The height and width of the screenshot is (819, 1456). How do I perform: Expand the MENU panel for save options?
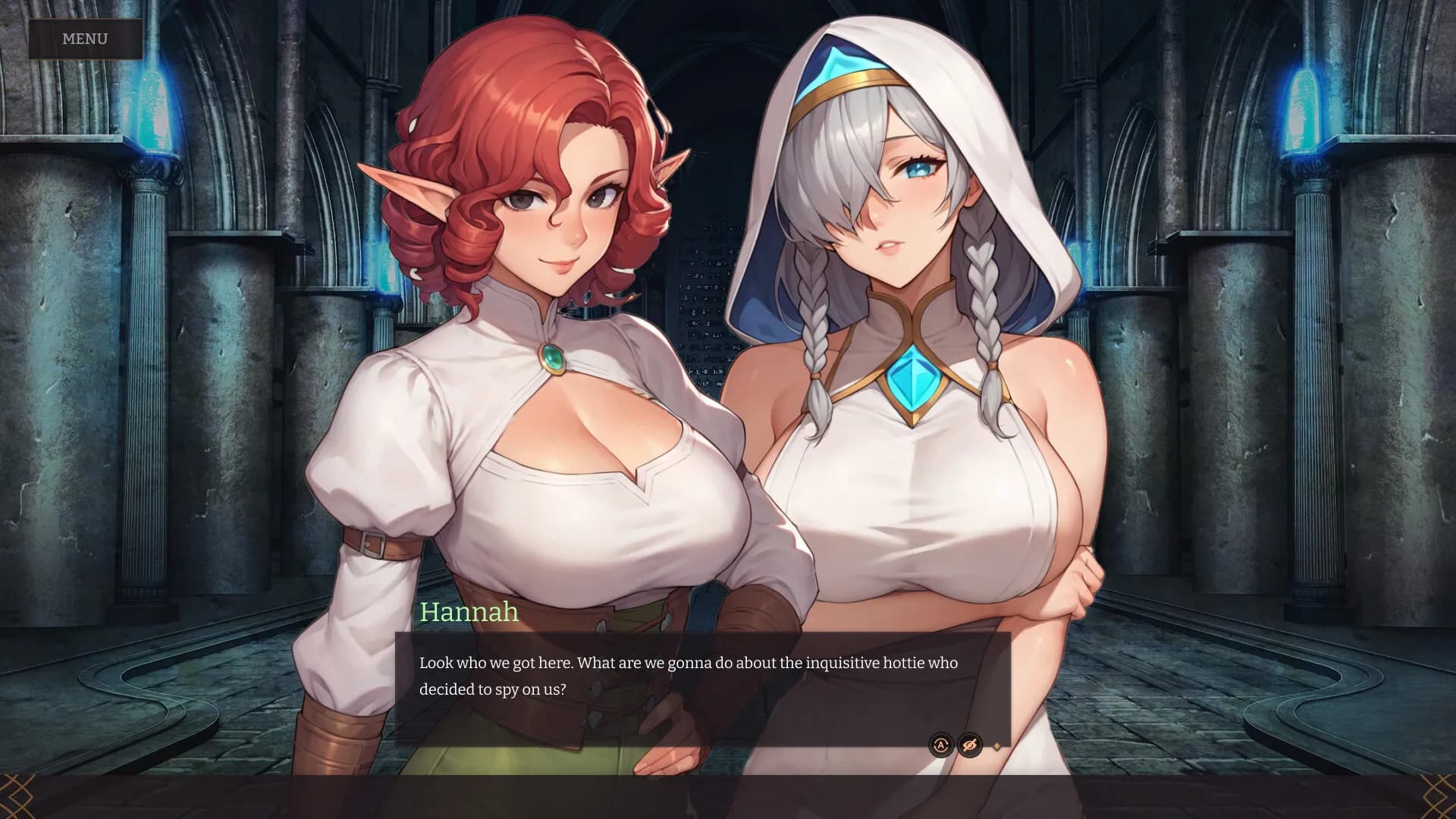pyautogui.click(x=86, y=38)
